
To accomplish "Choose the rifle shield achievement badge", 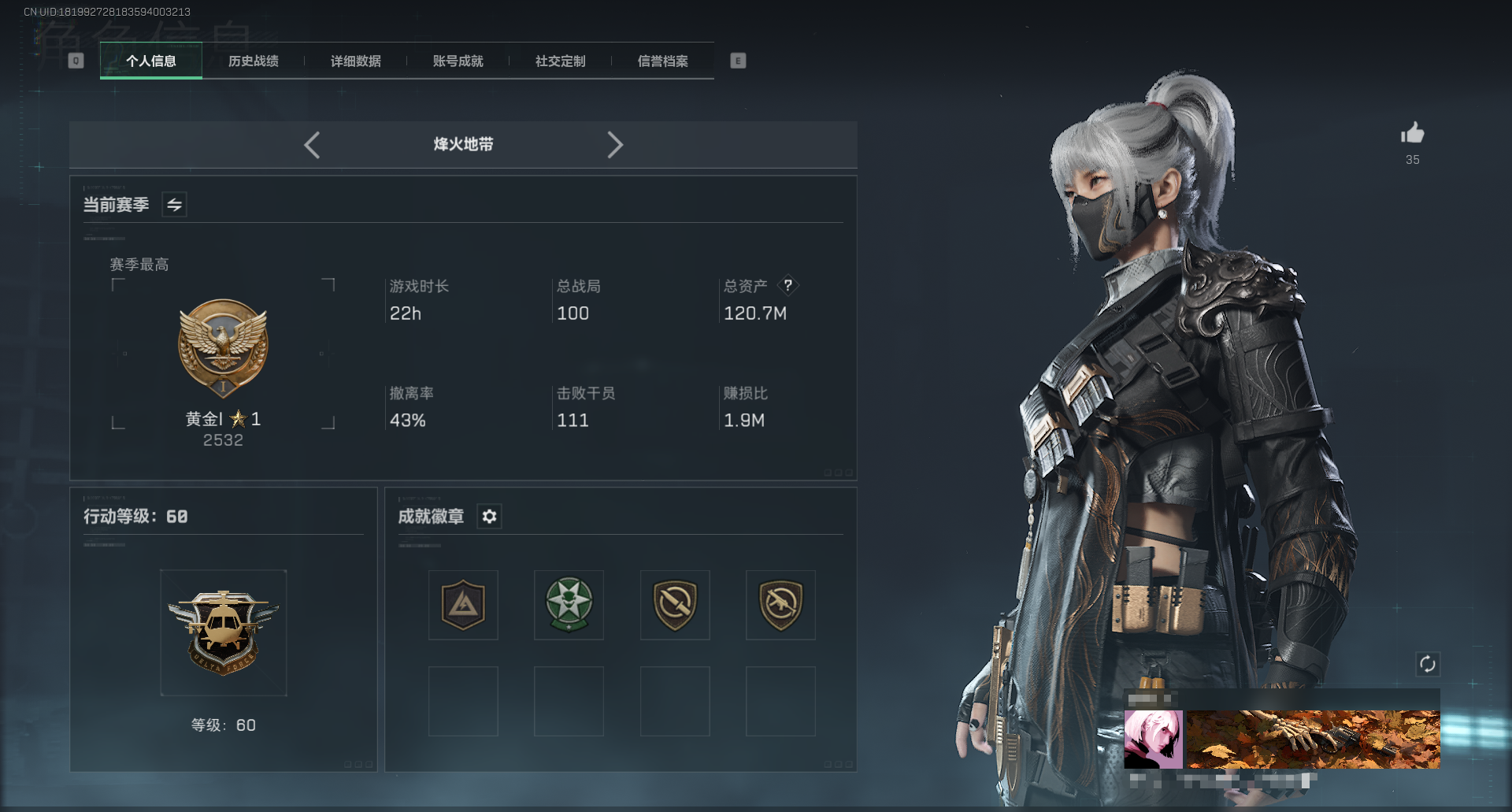I will (780, 605).
